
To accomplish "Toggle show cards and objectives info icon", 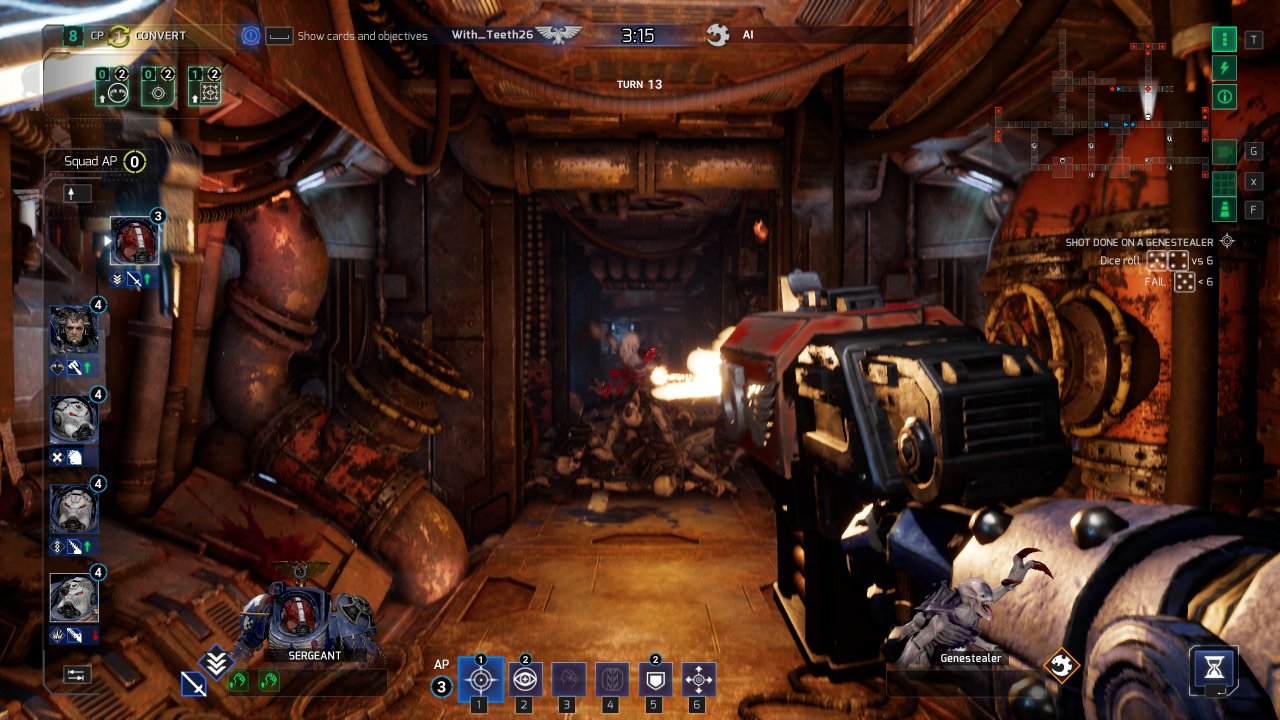I will [x=251, y=36].
